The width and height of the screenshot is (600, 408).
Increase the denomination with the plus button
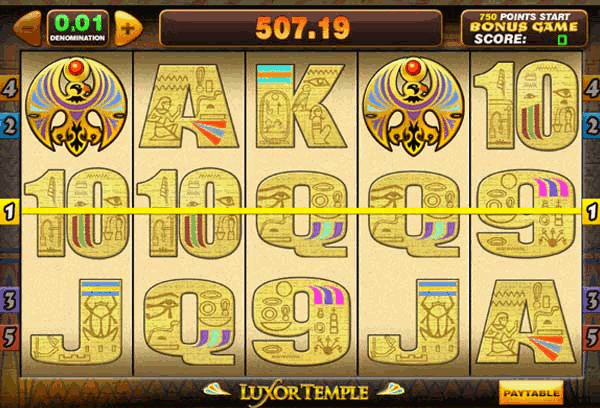click(127, 27)
